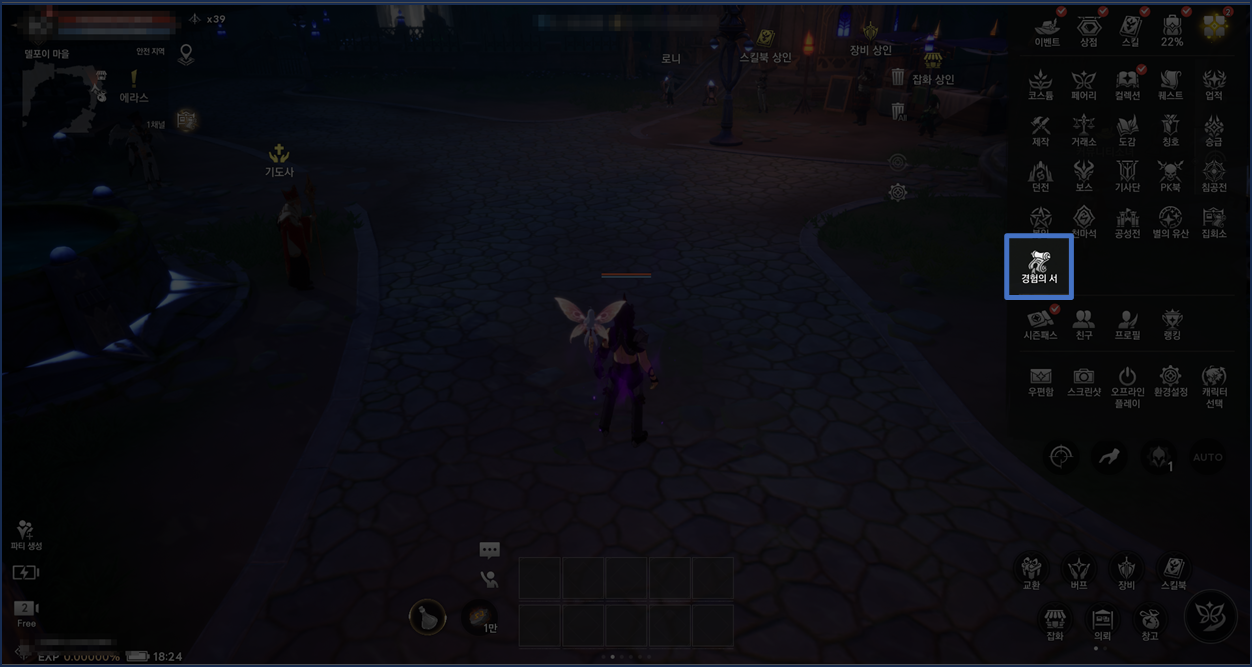Open the chat speech bubble icon
This screenshot has height=667, width=1252.
coord(489,550)
